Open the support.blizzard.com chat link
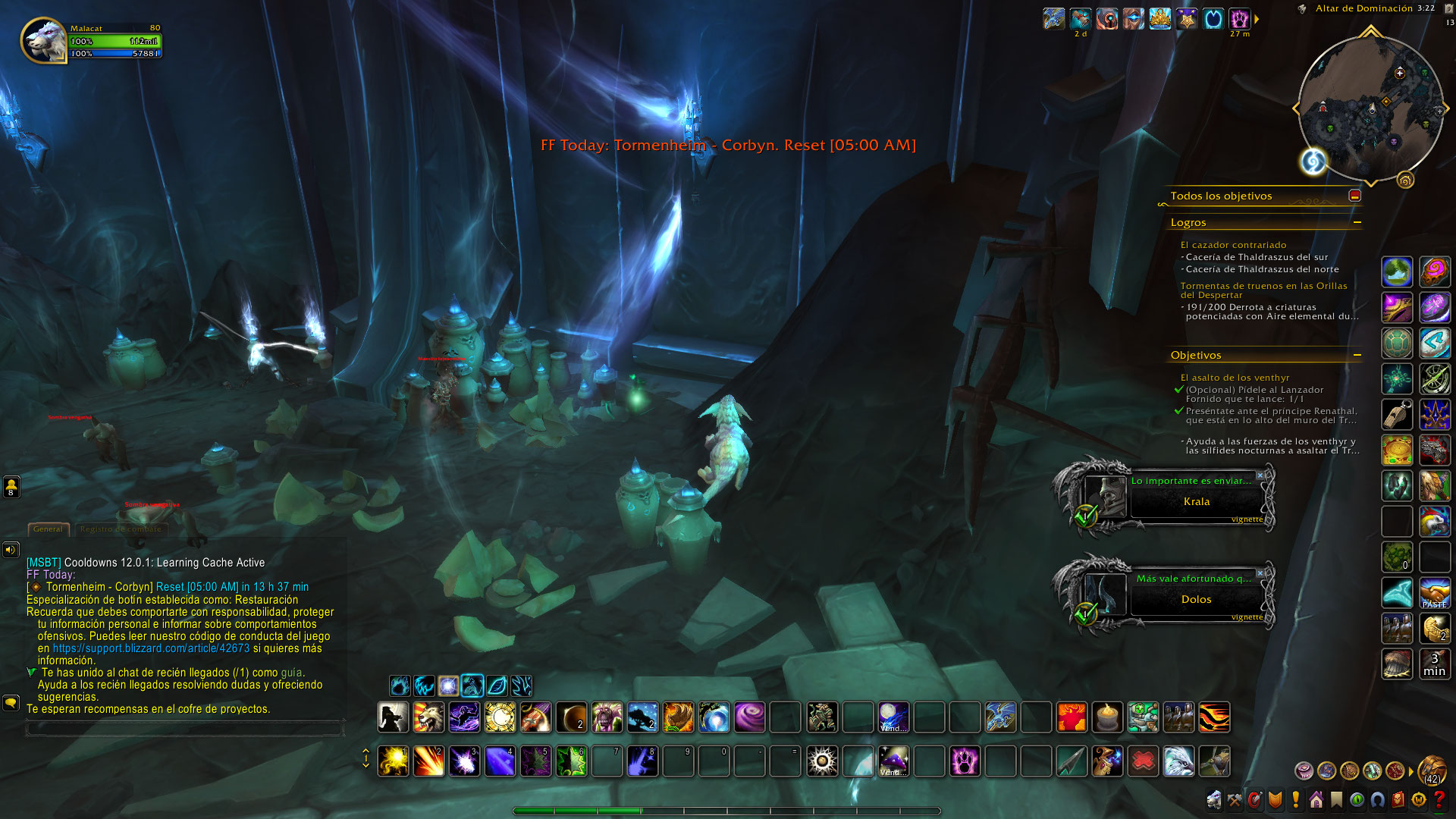 click(x=151, y=648)
